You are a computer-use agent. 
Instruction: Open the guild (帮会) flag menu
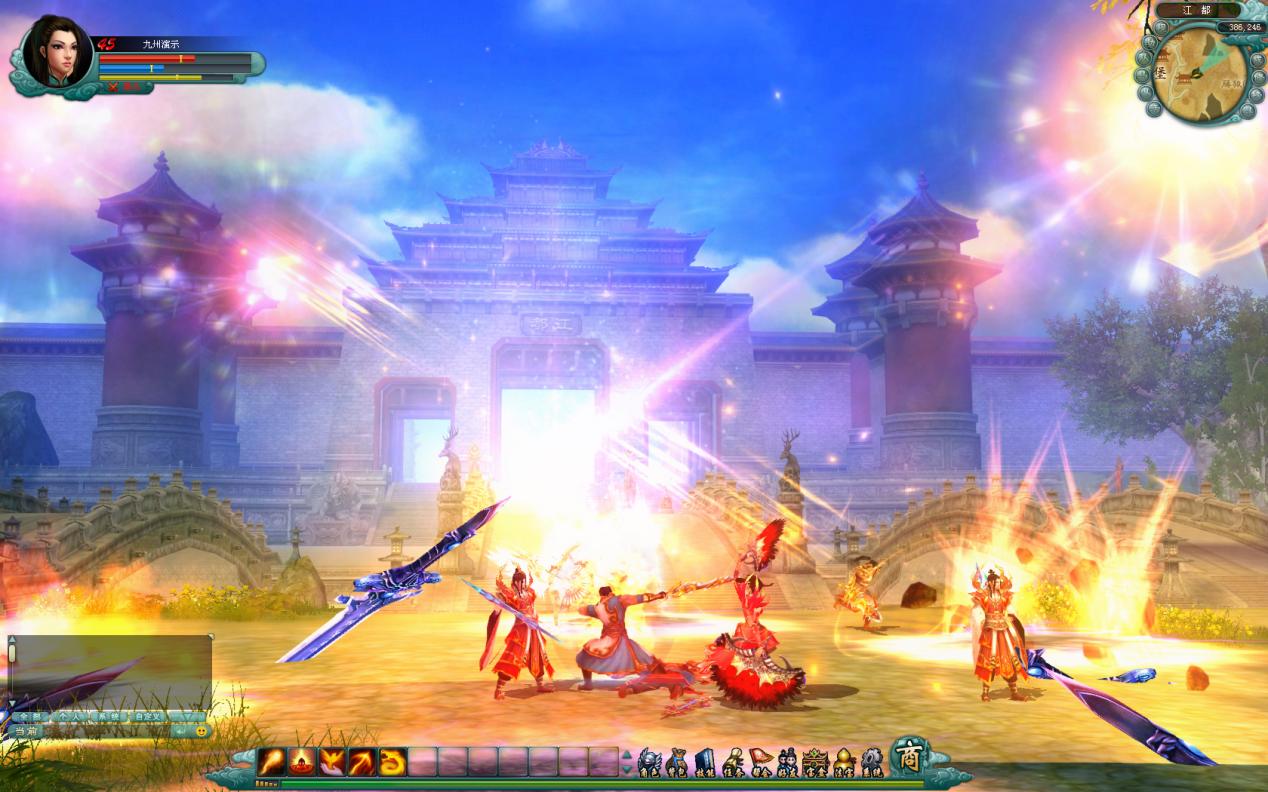pyautogui.click(x=761, y=763)
